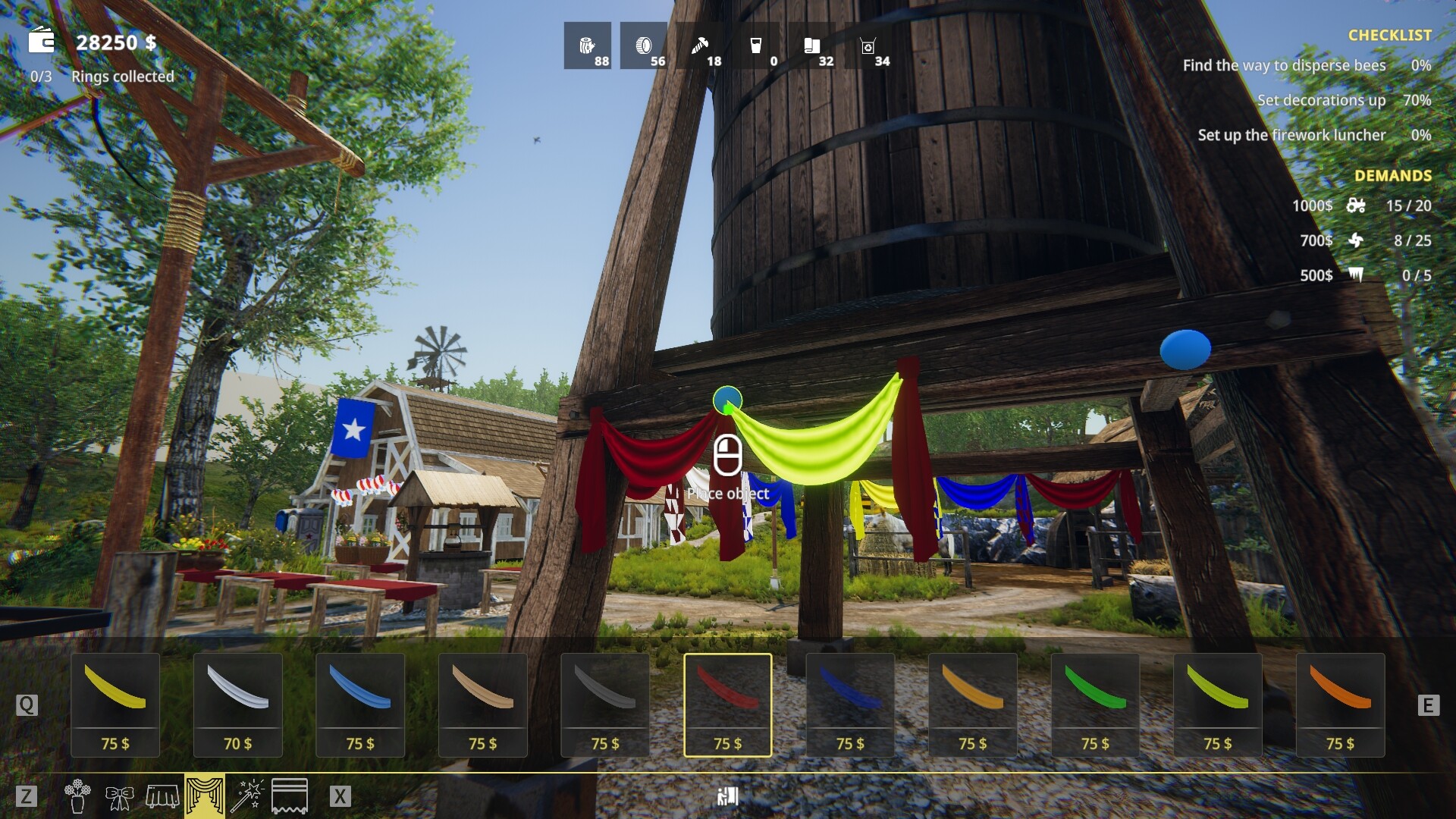Click the Rings collected counter
This screenshot has width=1456, height=819.
(102, 77)
